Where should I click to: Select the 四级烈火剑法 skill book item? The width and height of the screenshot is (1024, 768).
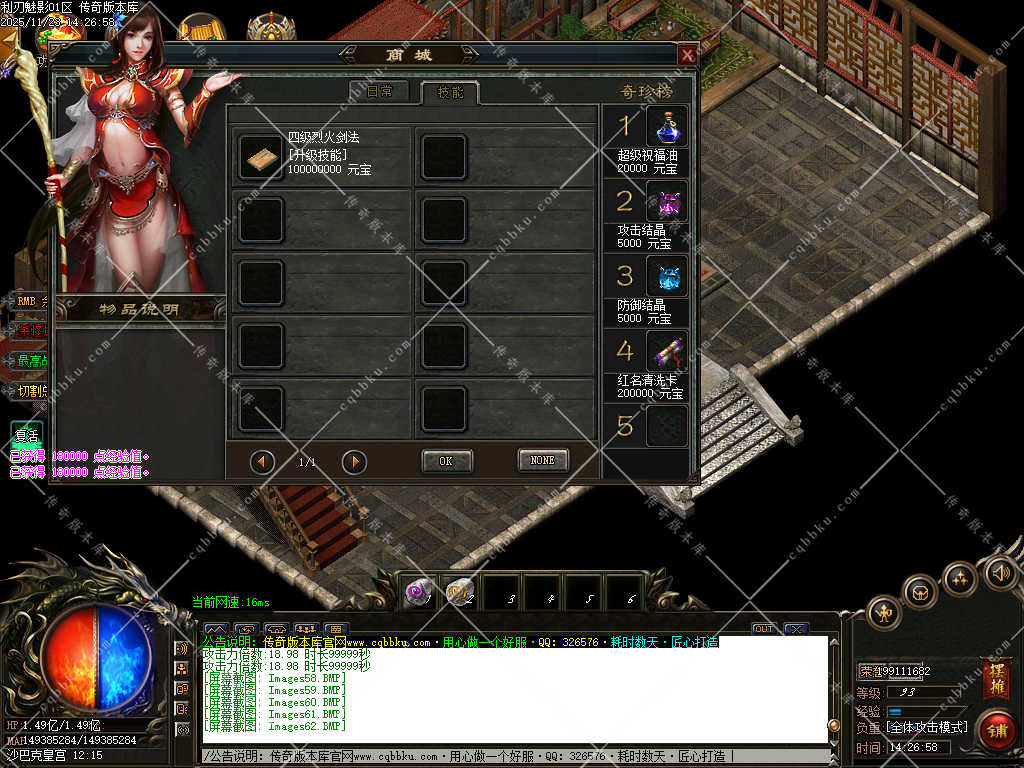pyautogui.click(x=261, y=155)
